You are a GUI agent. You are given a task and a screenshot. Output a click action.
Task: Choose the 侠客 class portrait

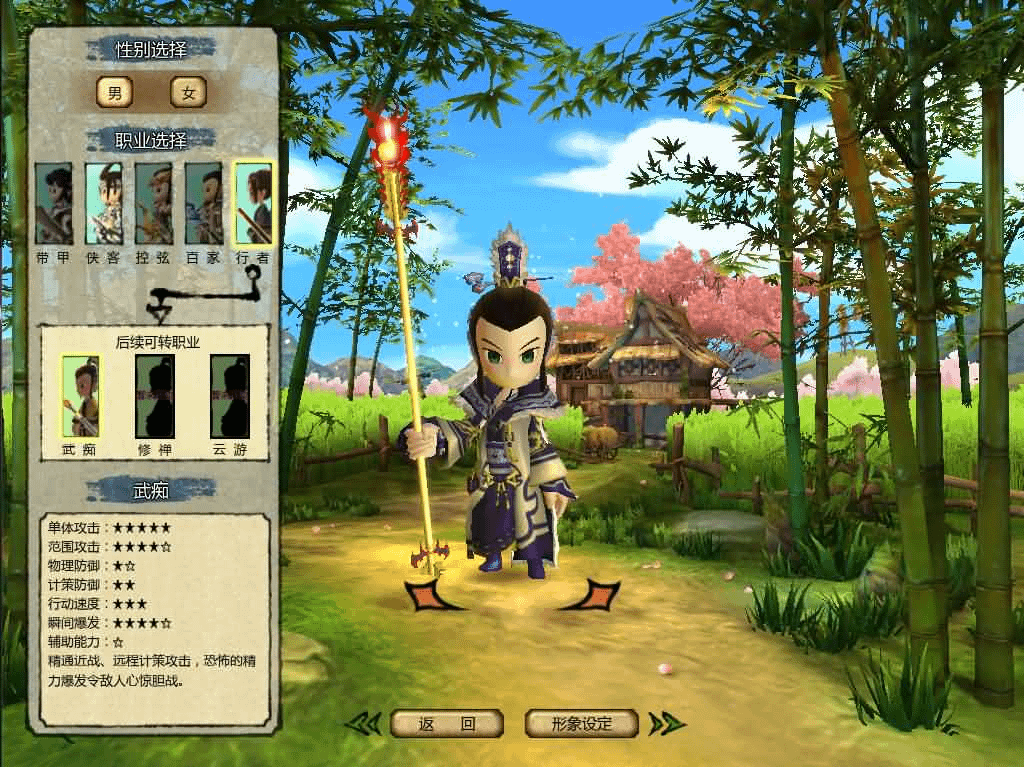tap(103, 204)
